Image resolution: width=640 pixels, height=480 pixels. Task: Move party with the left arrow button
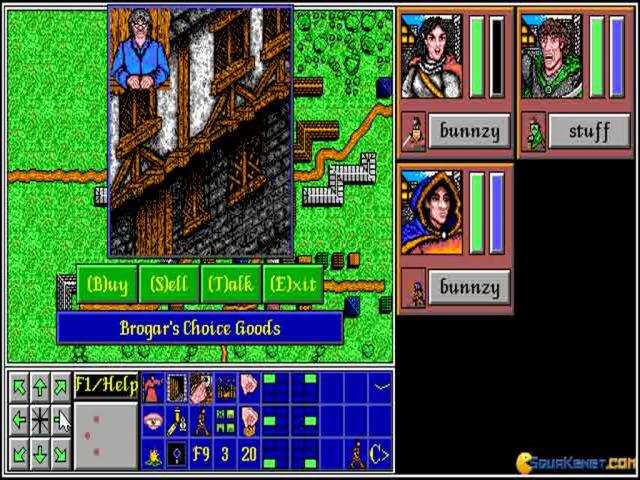pos(19,421)
